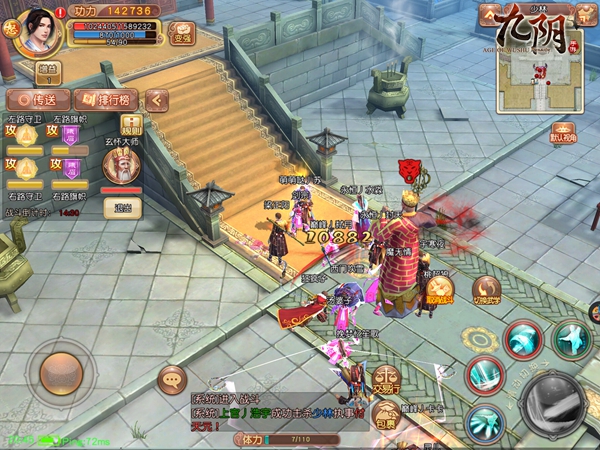The height and width of the screenshot is (450, 600).
Task: Open the 包裹 bag inventory
Action: 385,413
